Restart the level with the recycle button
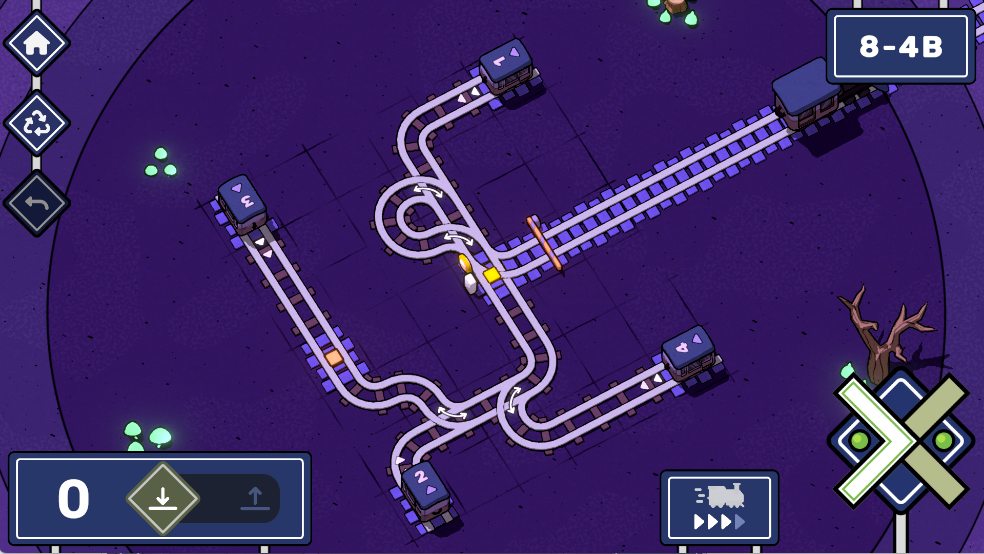 37,123
